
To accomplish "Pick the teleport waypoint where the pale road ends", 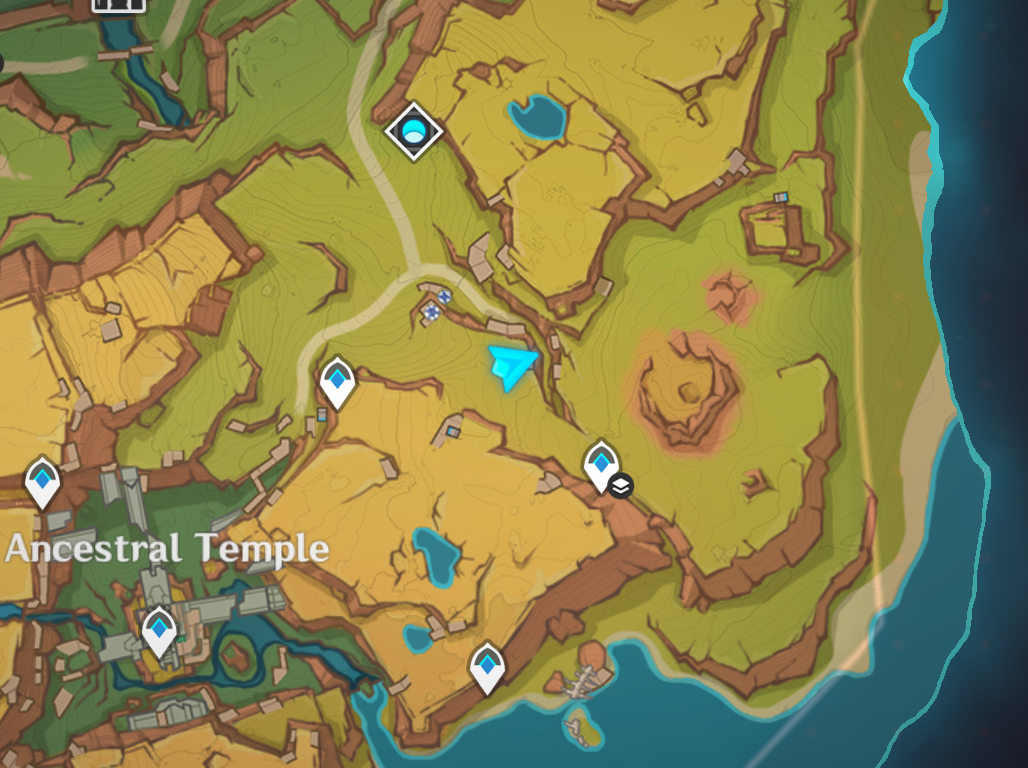I will click(337, 382).
